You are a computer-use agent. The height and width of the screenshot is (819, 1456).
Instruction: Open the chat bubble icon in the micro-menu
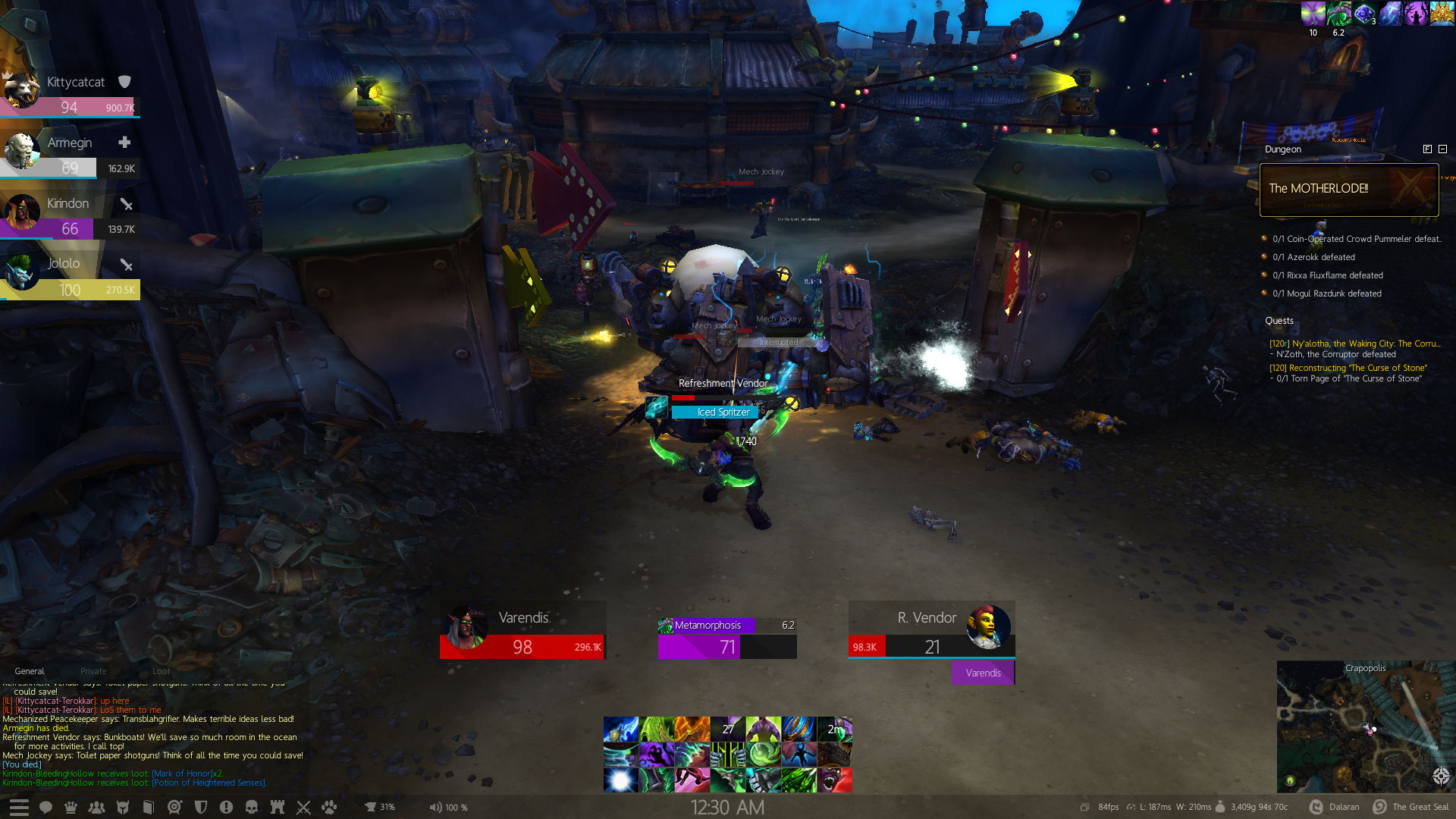(x=45, y=807)
